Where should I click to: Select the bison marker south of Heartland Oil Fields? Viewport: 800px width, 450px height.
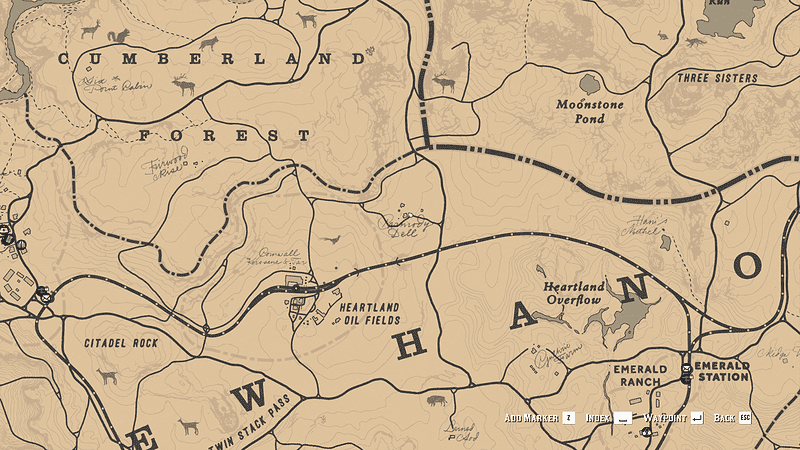(x=437, y=400)
